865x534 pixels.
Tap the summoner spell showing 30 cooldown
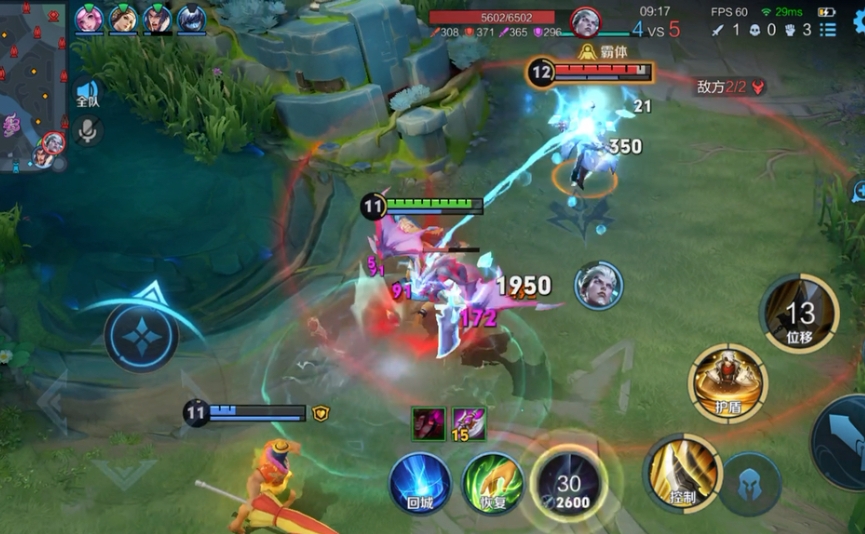[569, 482]
